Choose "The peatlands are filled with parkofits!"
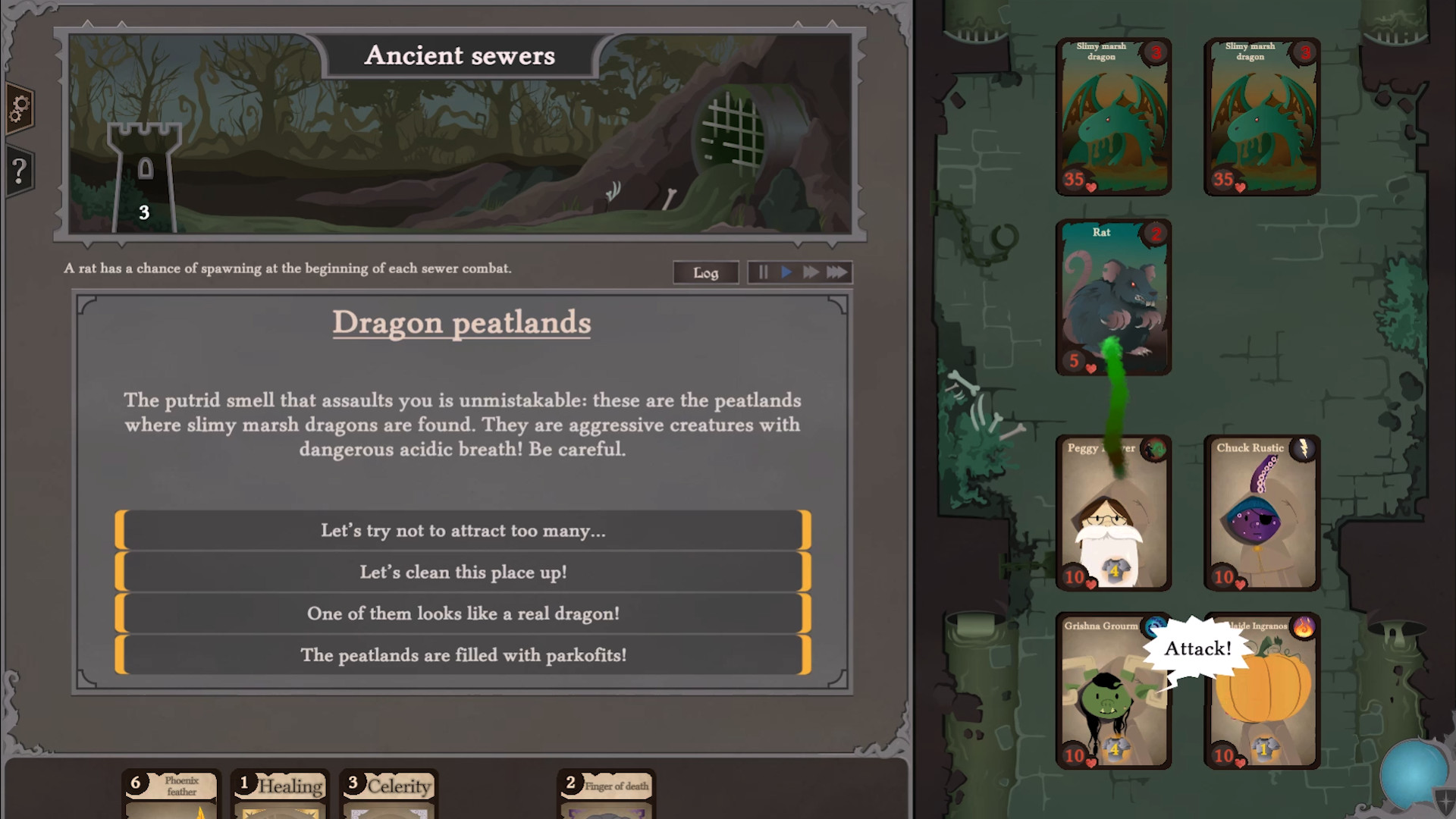Screen dimensions: 1456x819 (x=462, y=655)
